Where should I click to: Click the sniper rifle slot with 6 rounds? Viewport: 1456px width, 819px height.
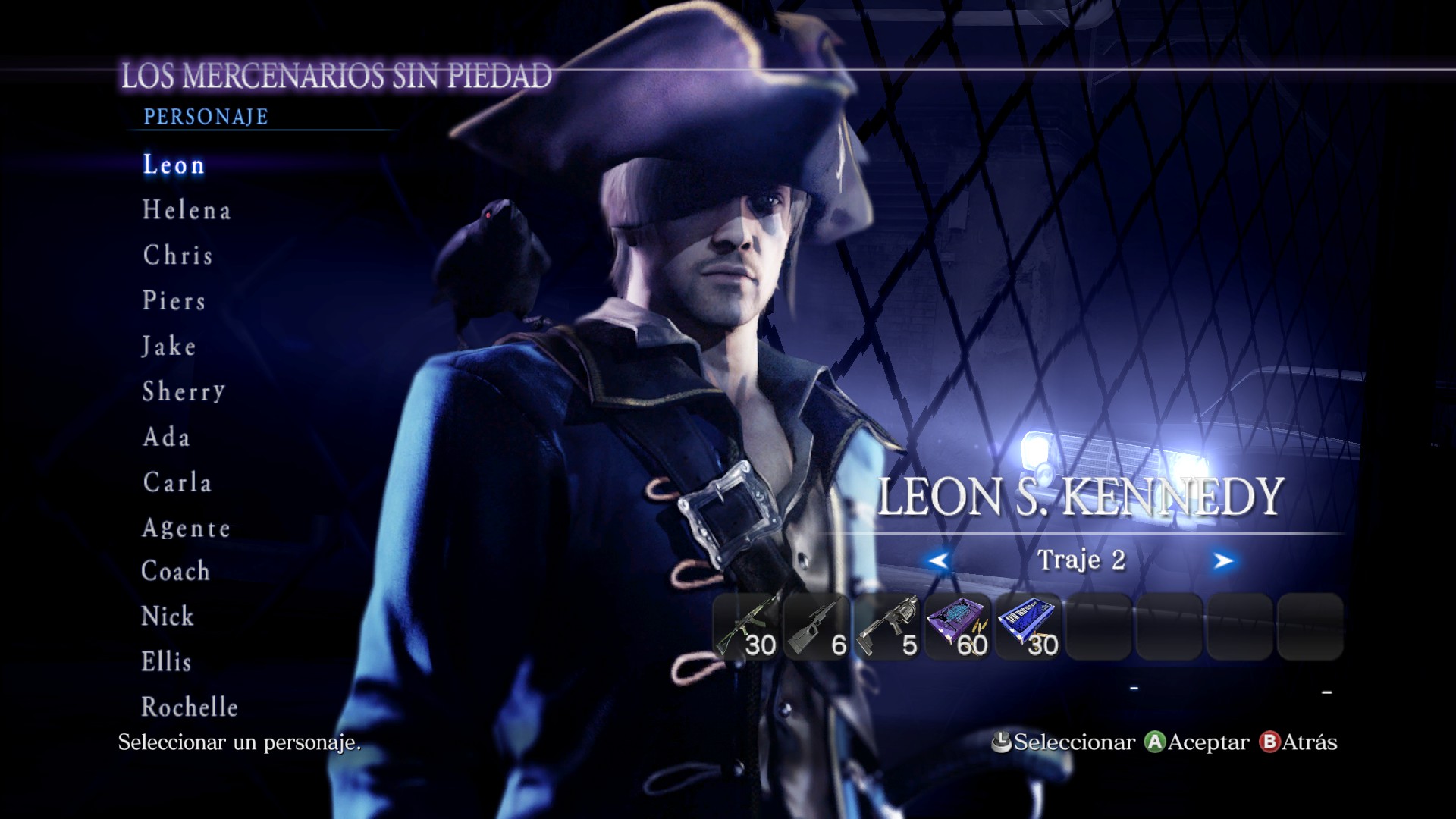[x=817, y=626]
